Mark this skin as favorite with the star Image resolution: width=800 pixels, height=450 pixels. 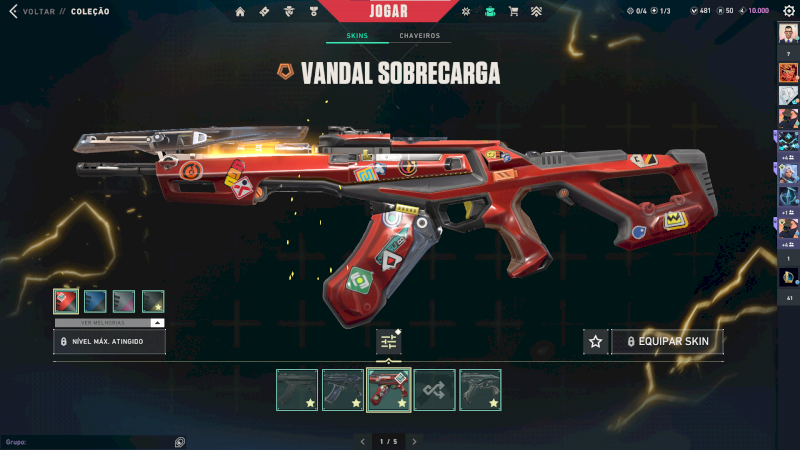pyautogui.click(x=596, y=342)
